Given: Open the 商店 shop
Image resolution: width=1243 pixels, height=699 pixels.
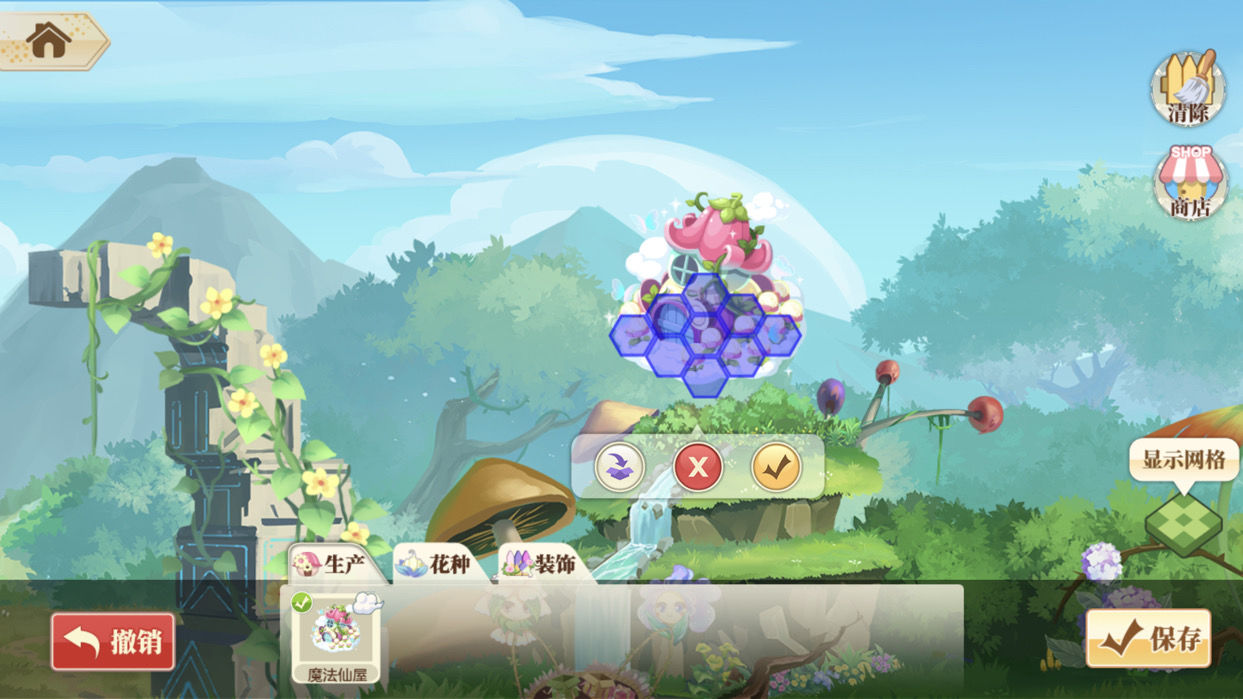Looking at the screenshot, I should click(1189, 183).
